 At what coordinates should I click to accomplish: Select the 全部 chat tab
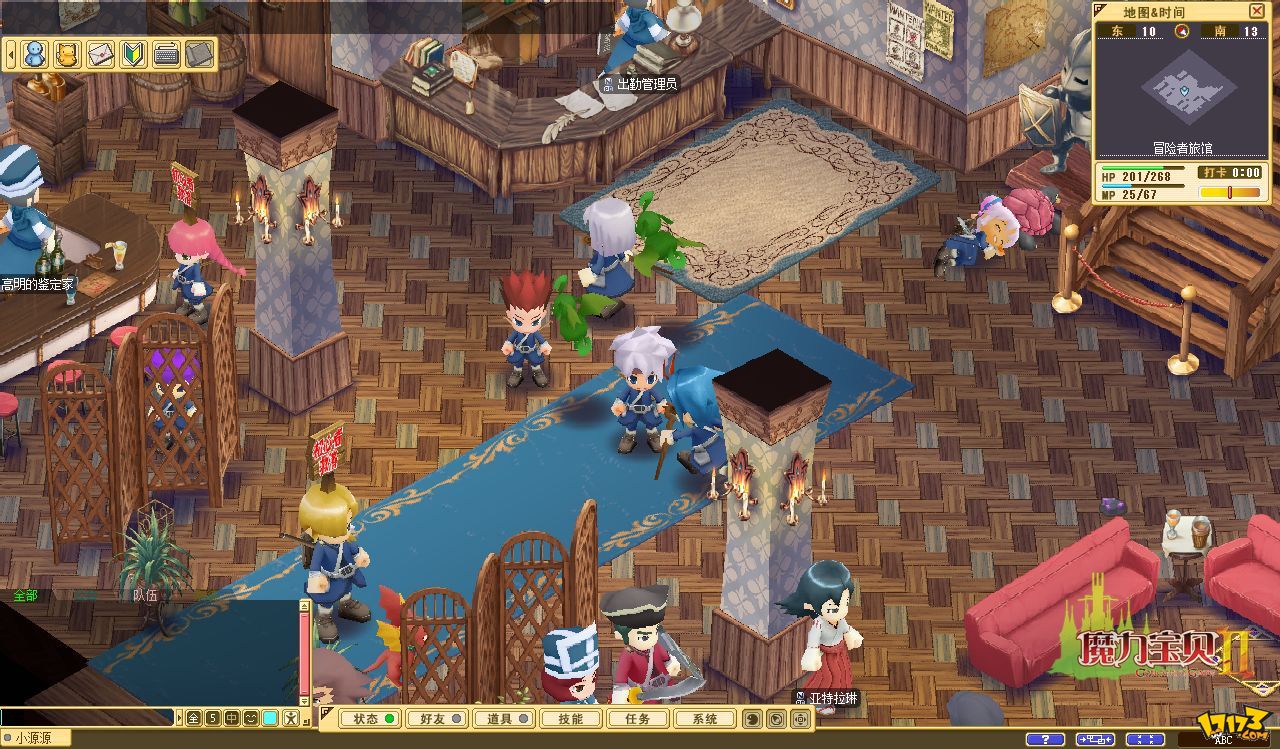point(25,594)
